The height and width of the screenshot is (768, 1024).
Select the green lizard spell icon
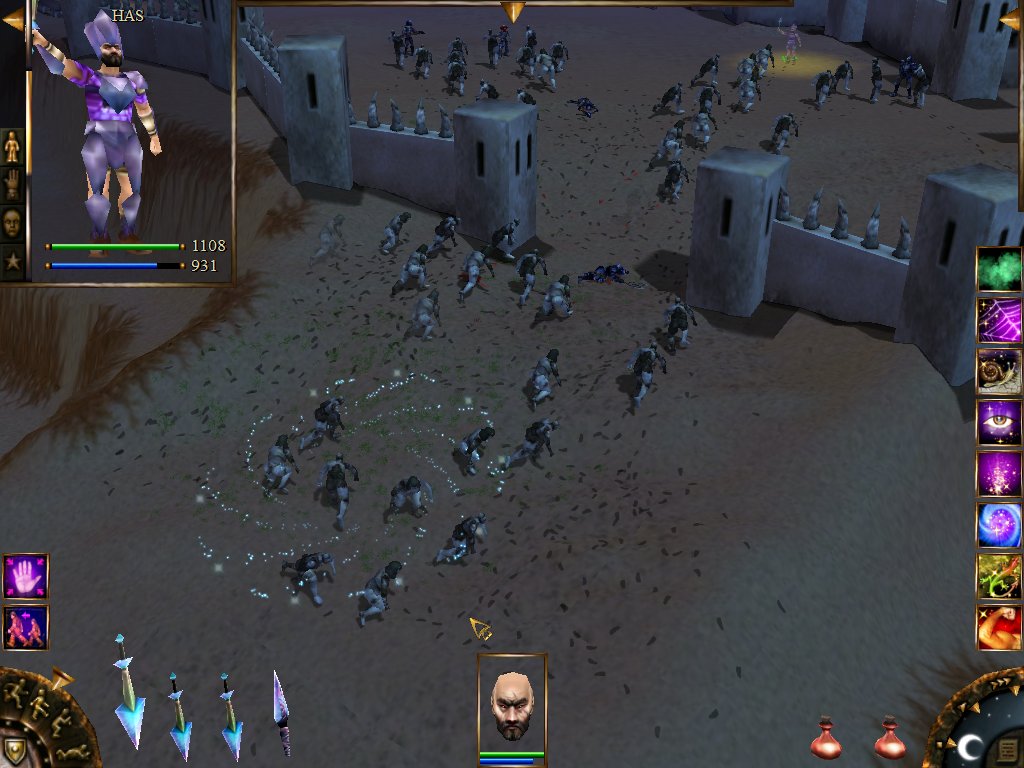(999, 577)
